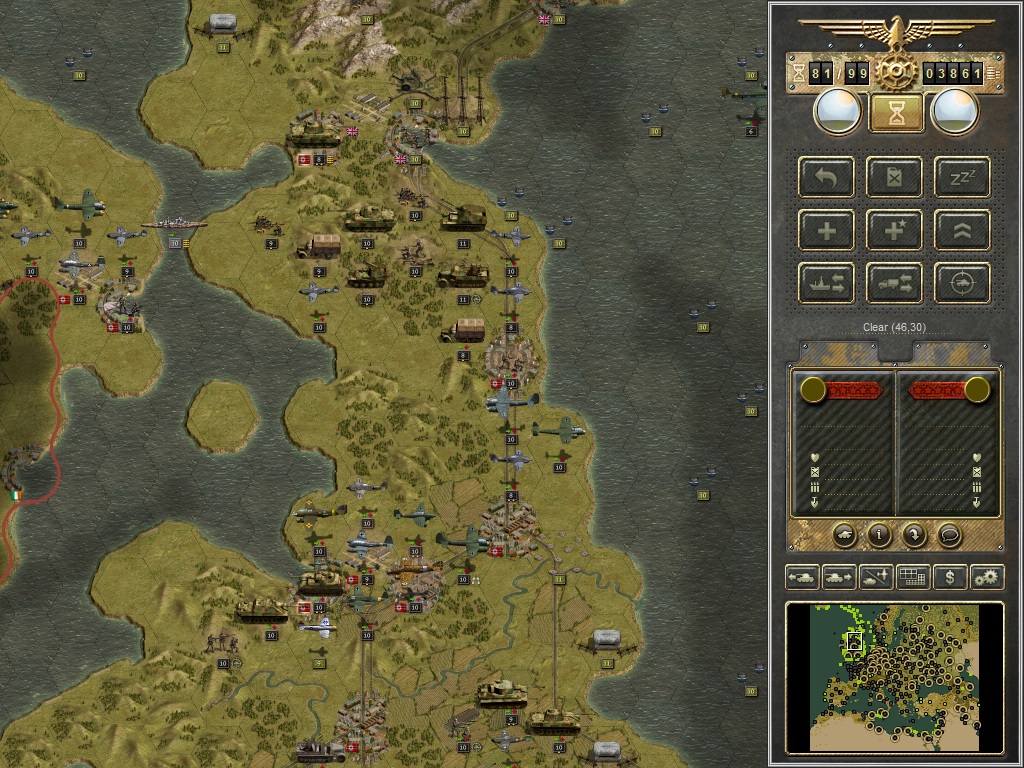Screen dimensions: 1024x768
Task: Mount or dismount using the truck button
Action: (896, 283)
